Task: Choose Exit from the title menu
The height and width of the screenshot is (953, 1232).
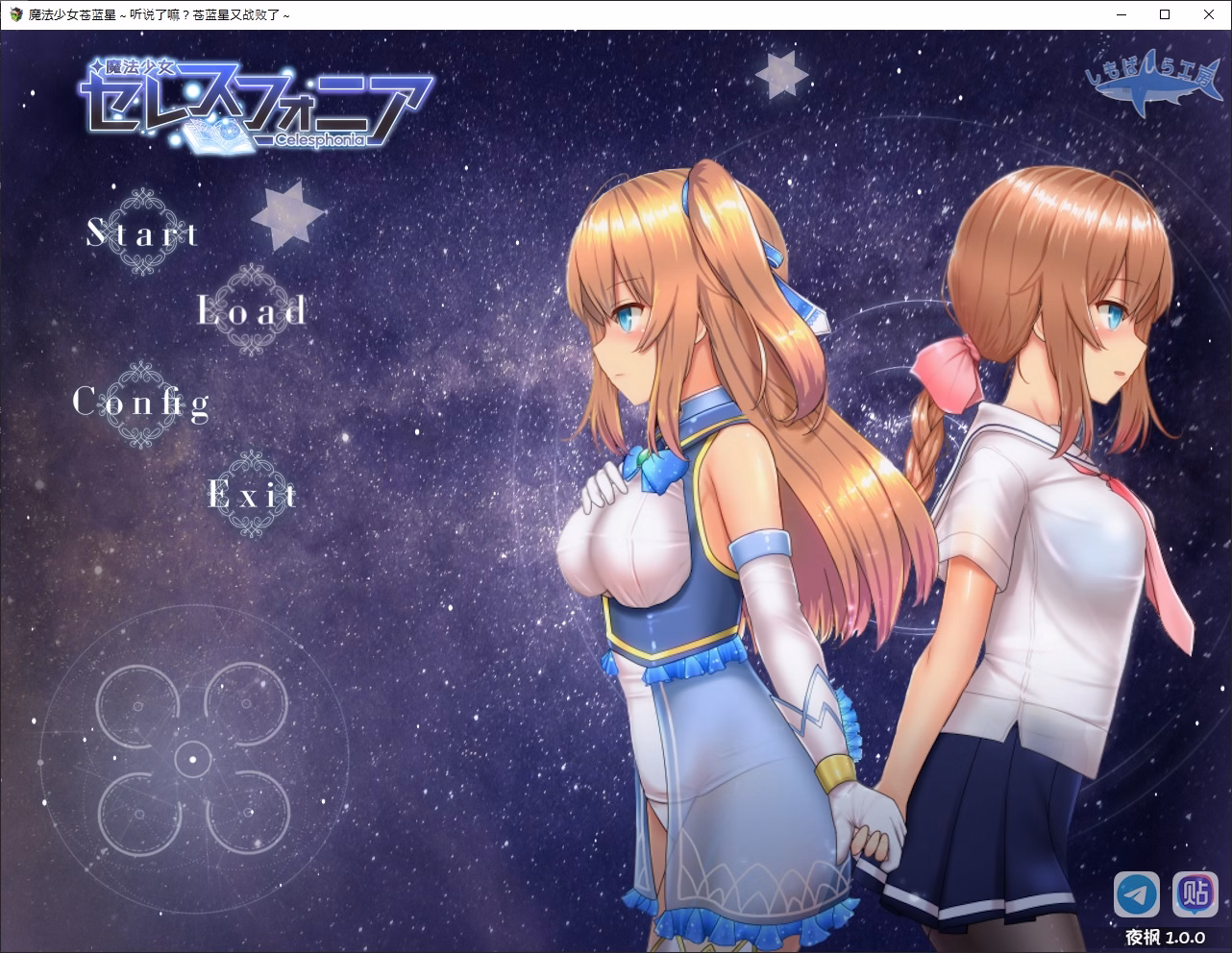Action: pyautogui.click(x=252, y=495)
